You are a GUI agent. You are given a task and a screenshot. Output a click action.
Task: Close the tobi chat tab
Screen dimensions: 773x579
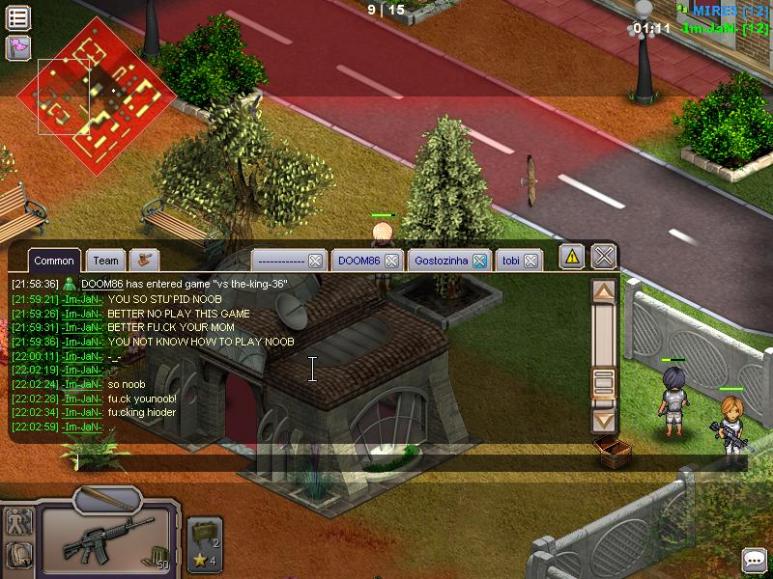[532, 261]
